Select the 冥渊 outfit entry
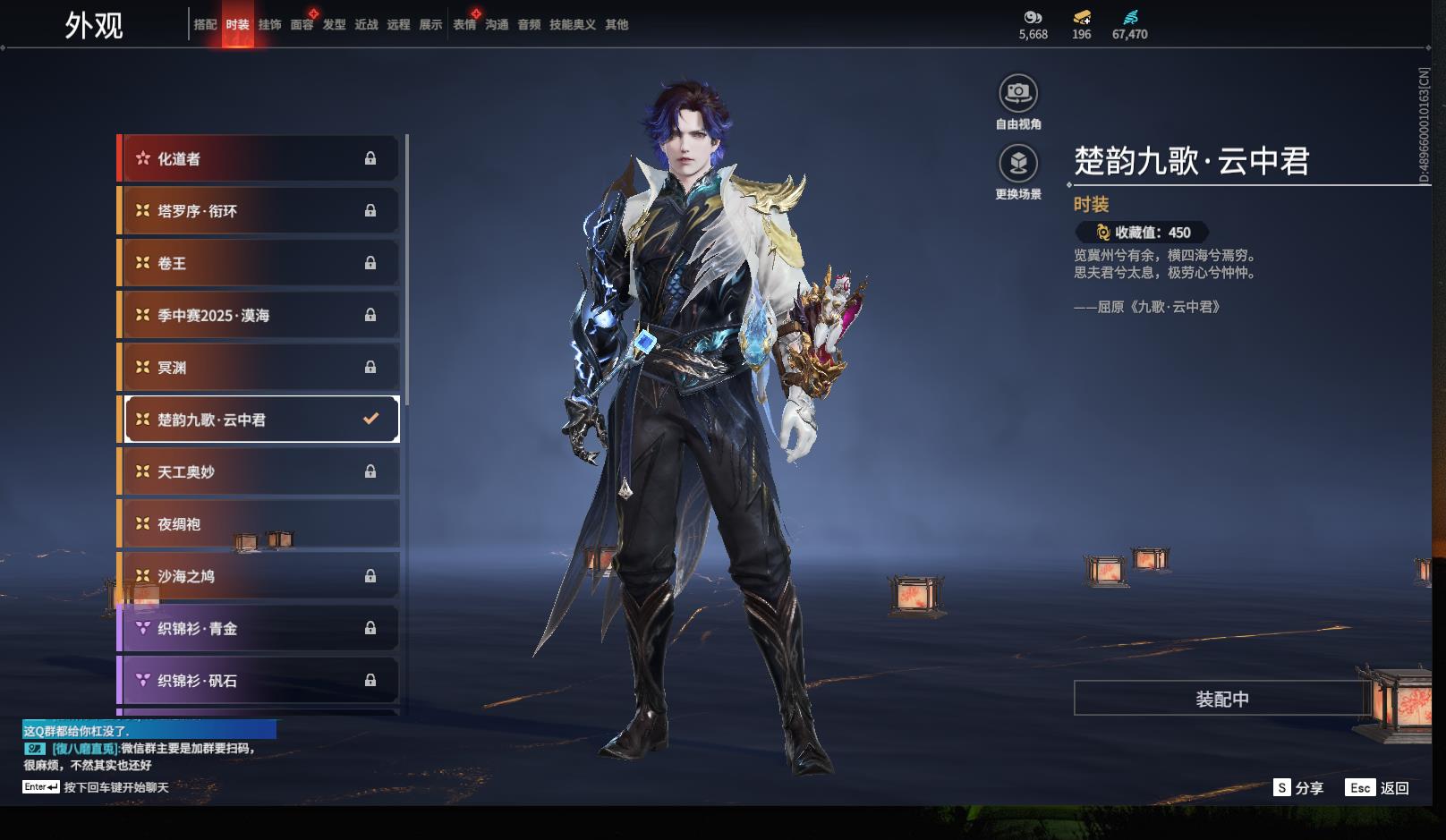This screenshot has width=1446, height=840. (259, 368)
